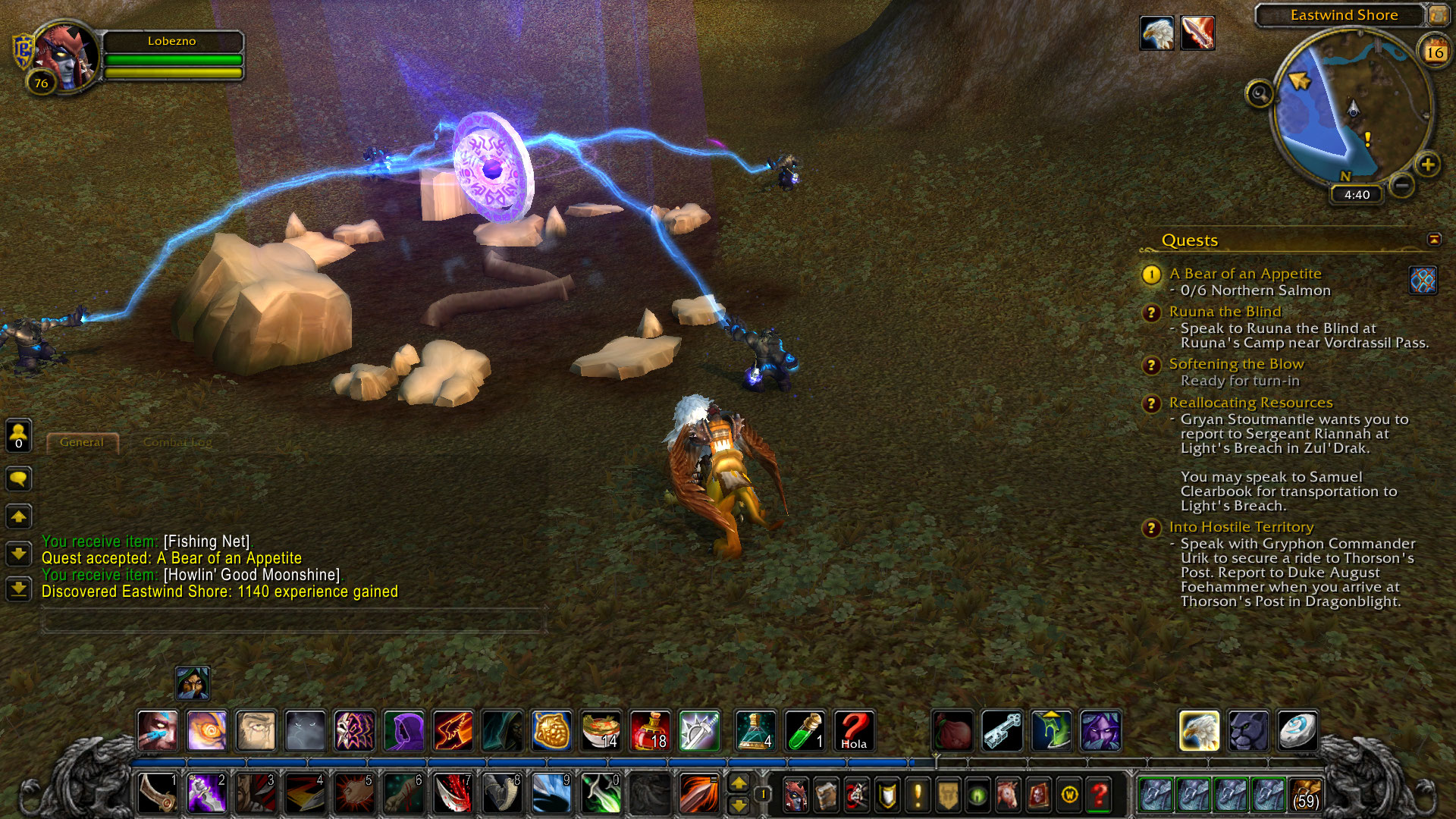1456x819 pixels.
Task: Switch to the General chat tab
Action: click(82, 442)
